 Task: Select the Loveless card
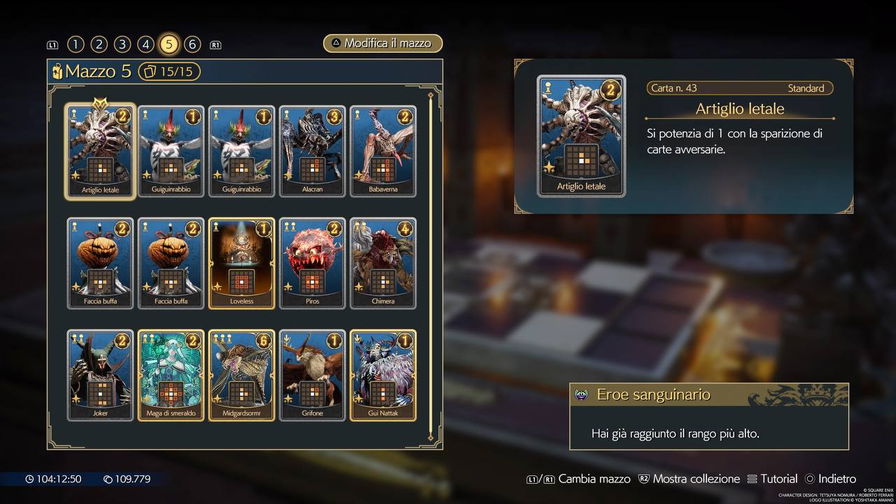pos(241,262)
